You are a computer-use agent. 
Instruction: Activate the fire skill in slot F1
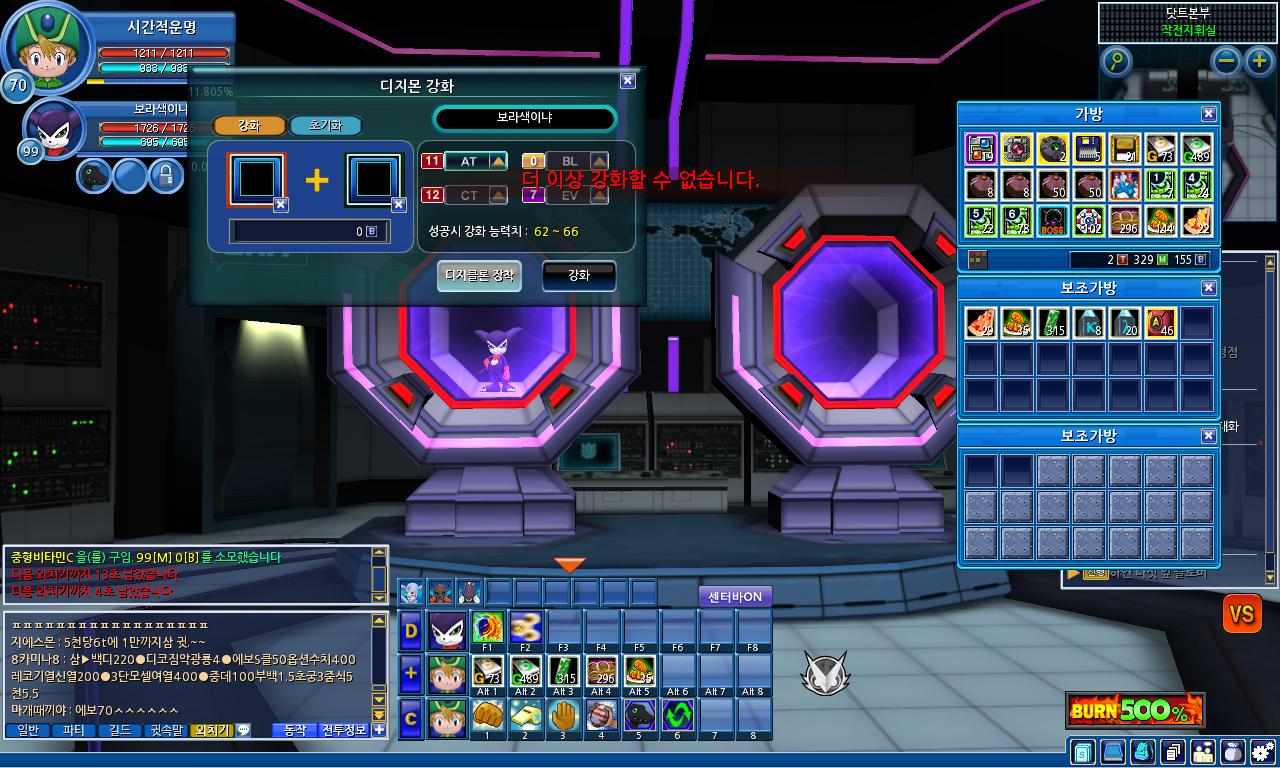point(488,628)
